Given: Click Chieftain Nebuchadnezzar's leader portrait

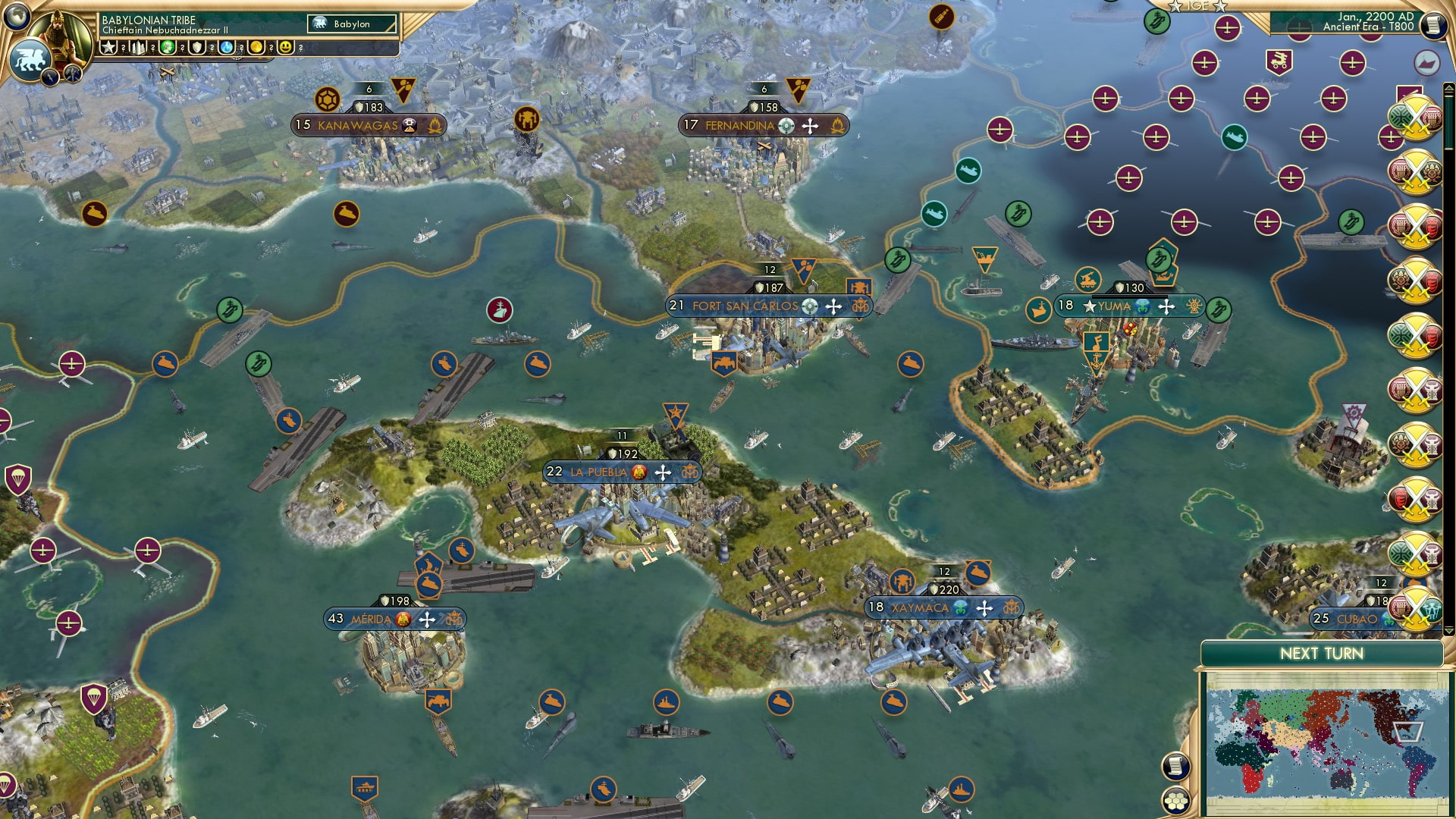Looking at the screenshot, I should point(58,36).
